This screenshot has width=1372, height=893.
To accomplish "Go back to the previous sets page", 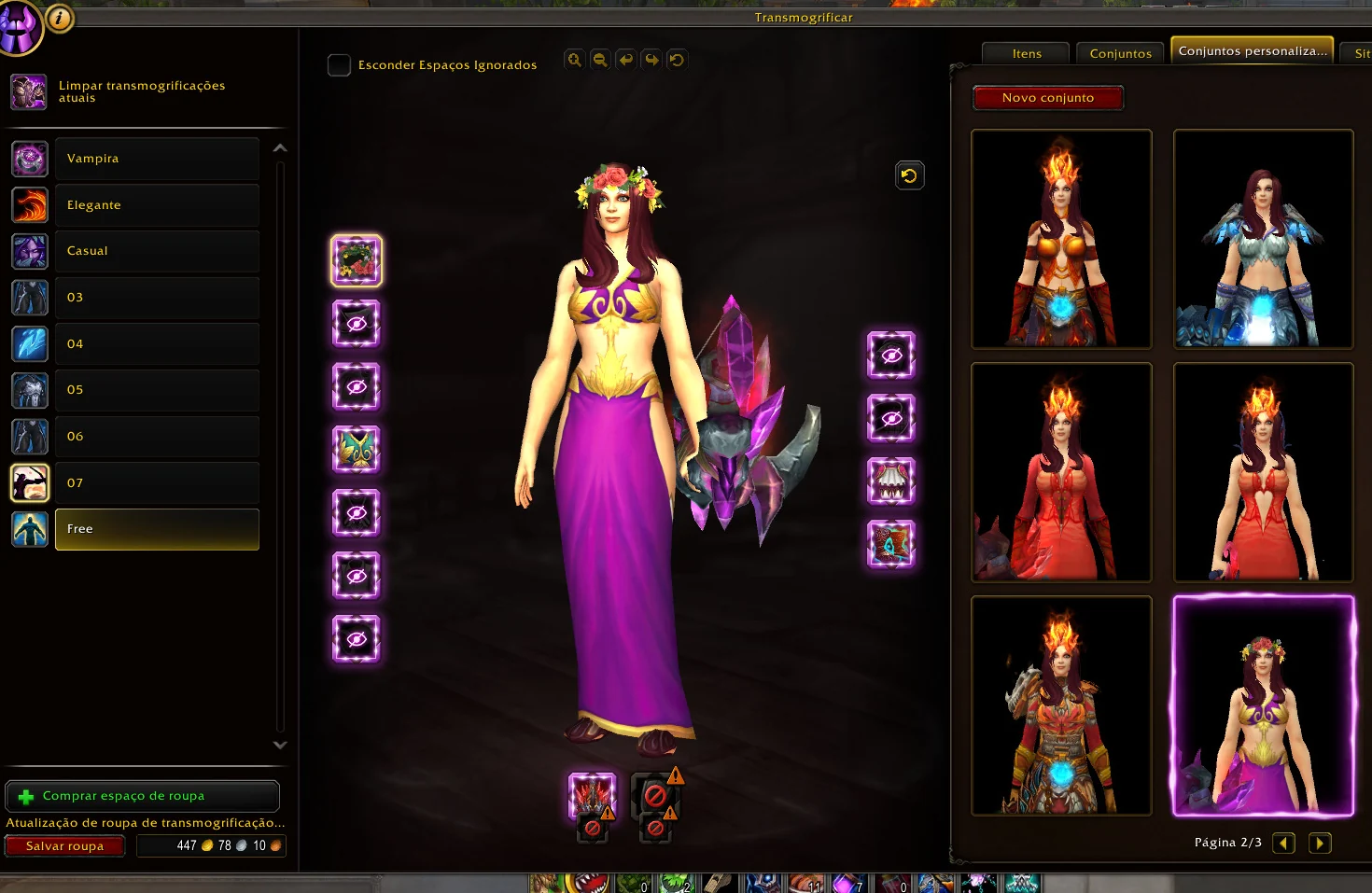I will [1283, 843].
